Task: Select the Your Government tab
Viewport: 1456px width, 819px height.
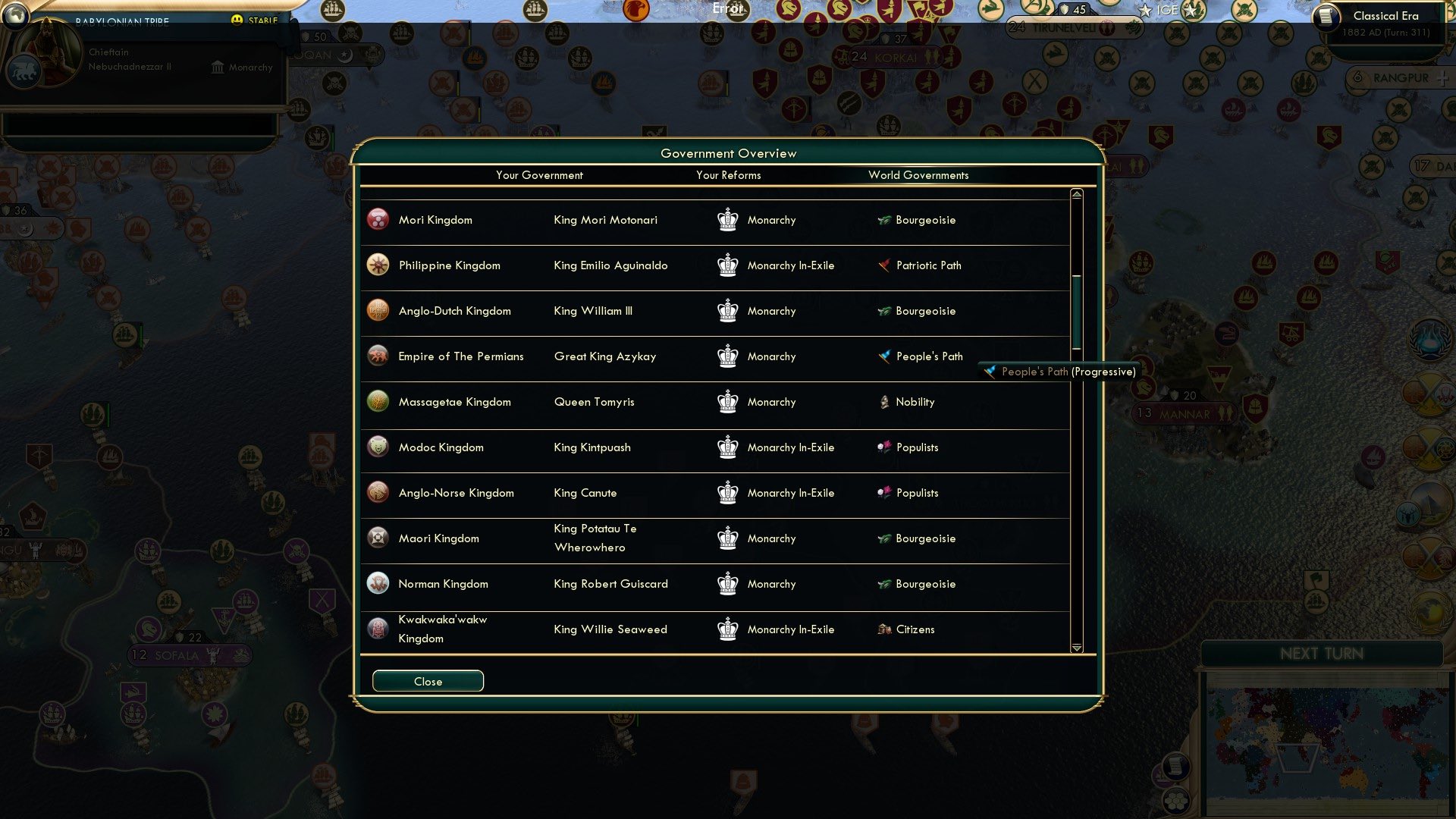Action: 539,175
